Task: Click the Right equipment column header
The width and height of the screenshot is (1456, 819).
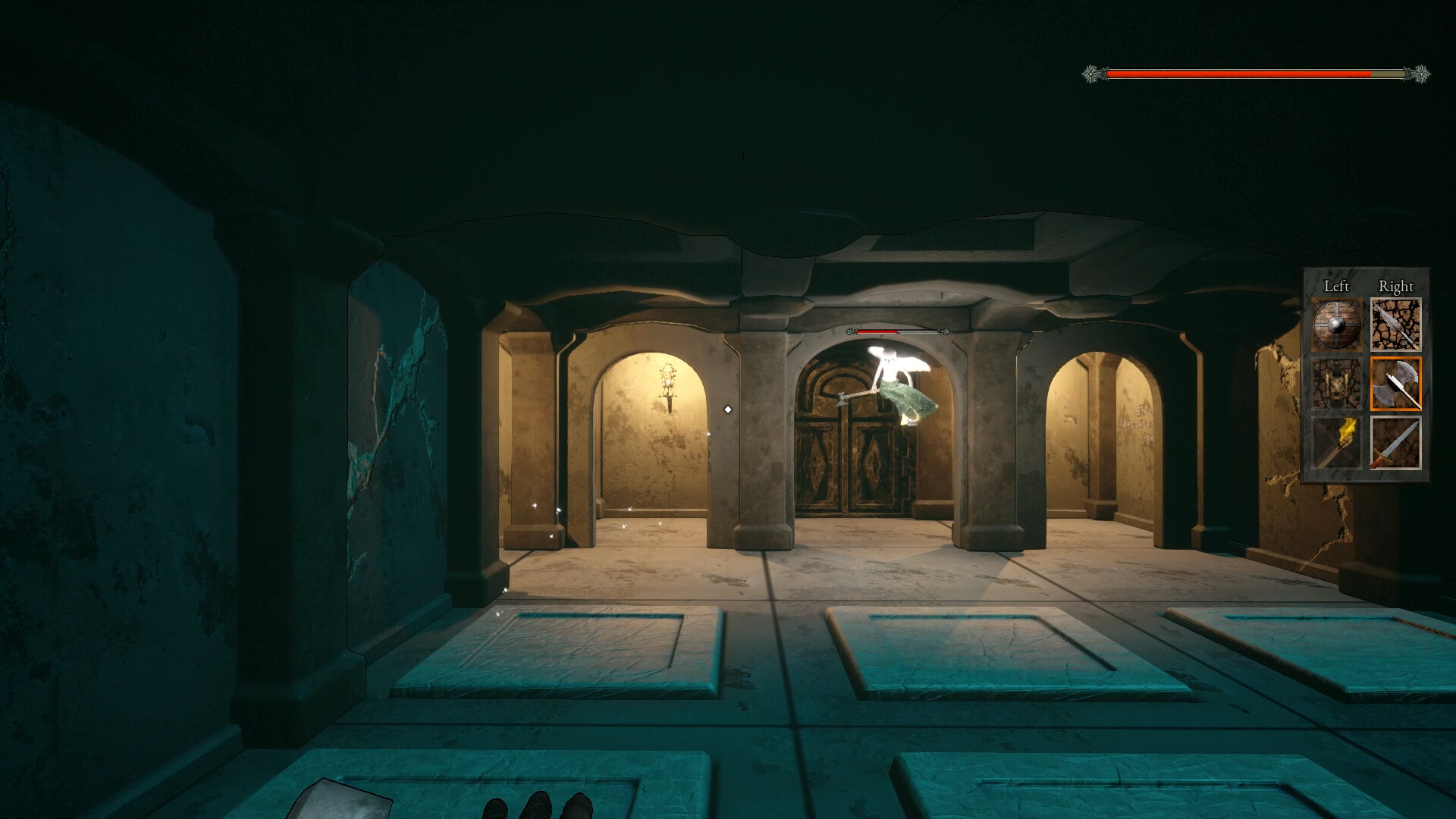Action: click(x=1397, y=287)
